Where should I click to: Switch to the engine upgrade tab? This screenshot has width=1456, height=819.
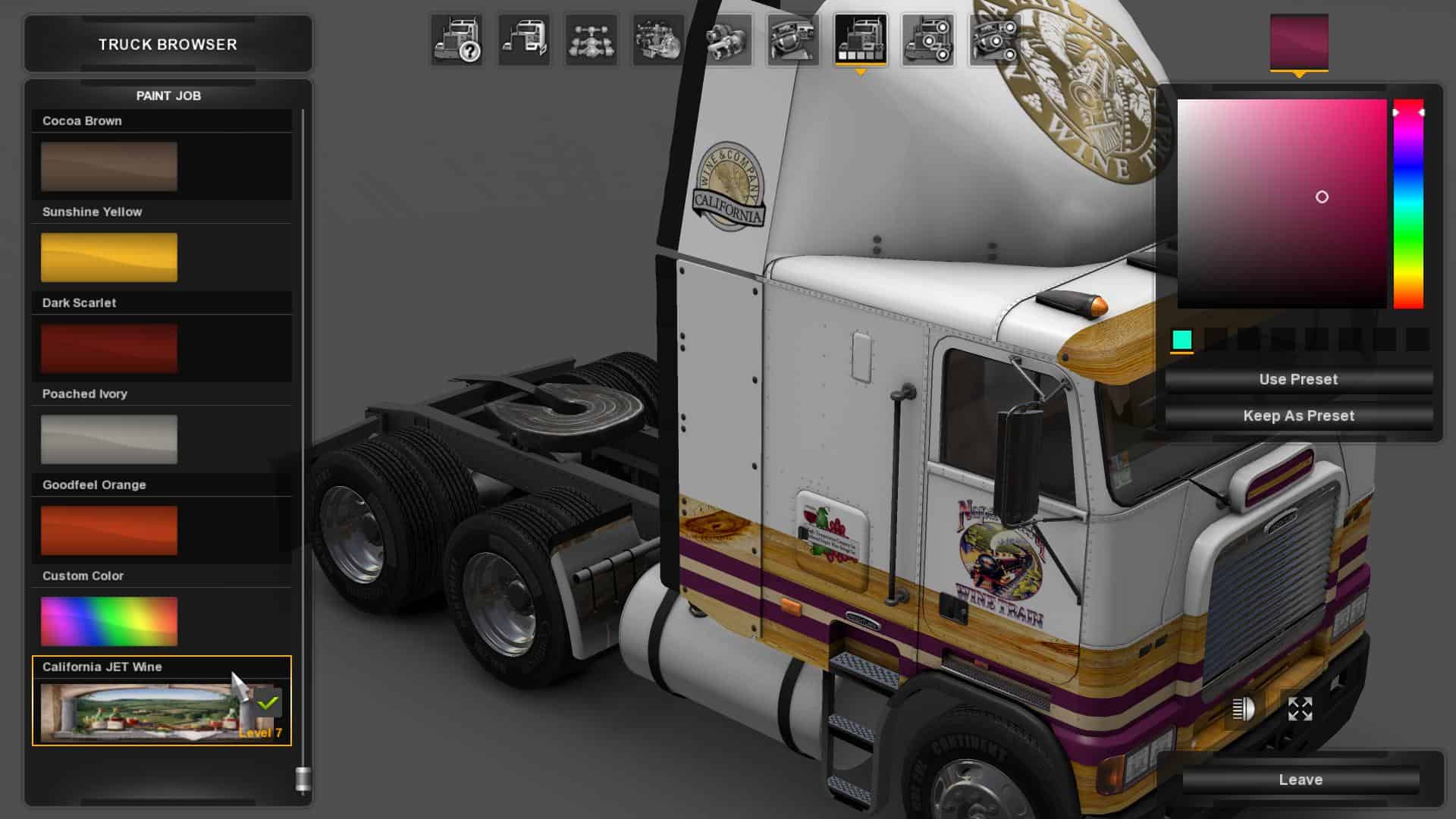(x=658, y=39)
